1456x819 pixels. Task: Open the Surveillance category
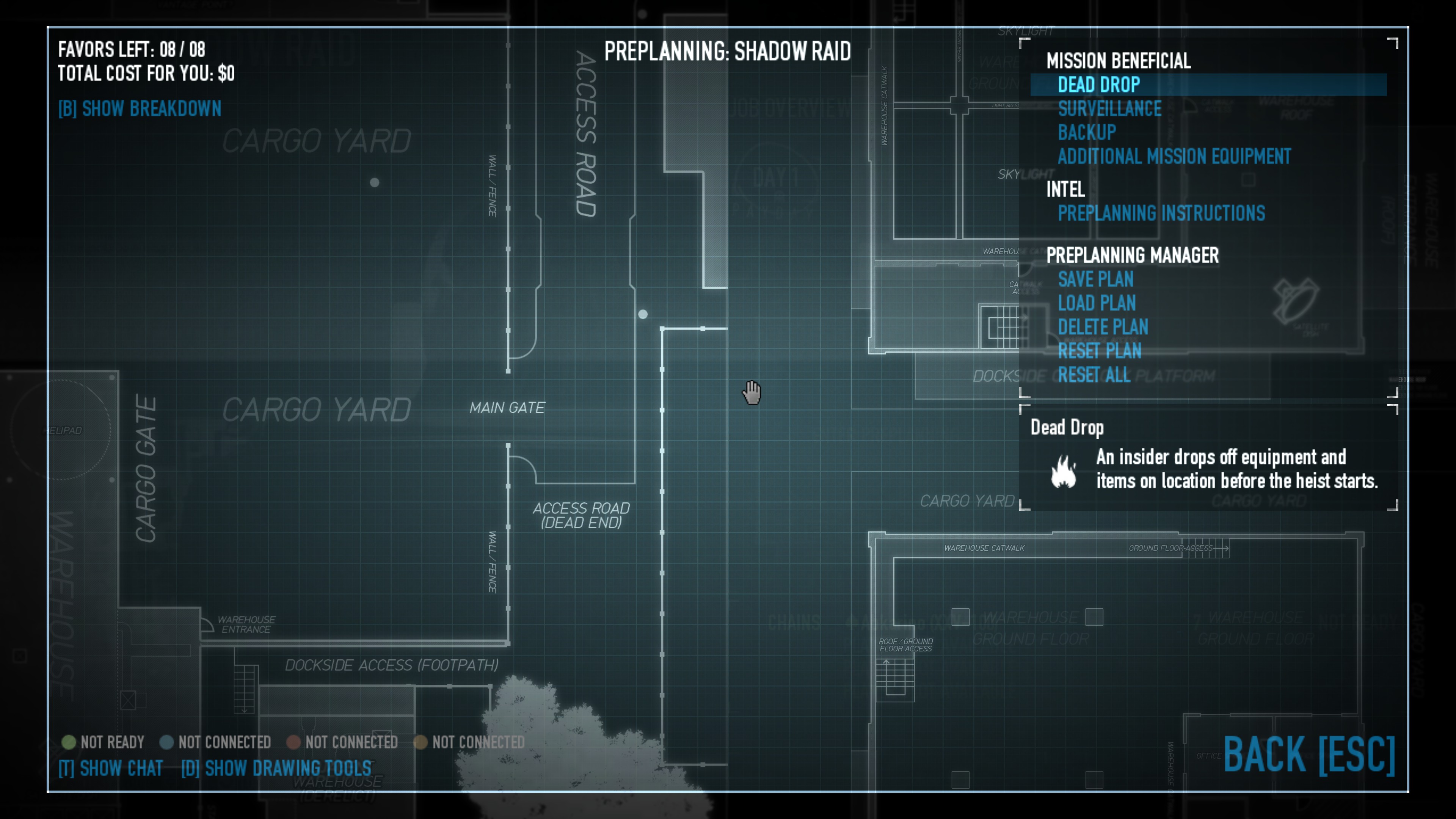coord(1109,108)
